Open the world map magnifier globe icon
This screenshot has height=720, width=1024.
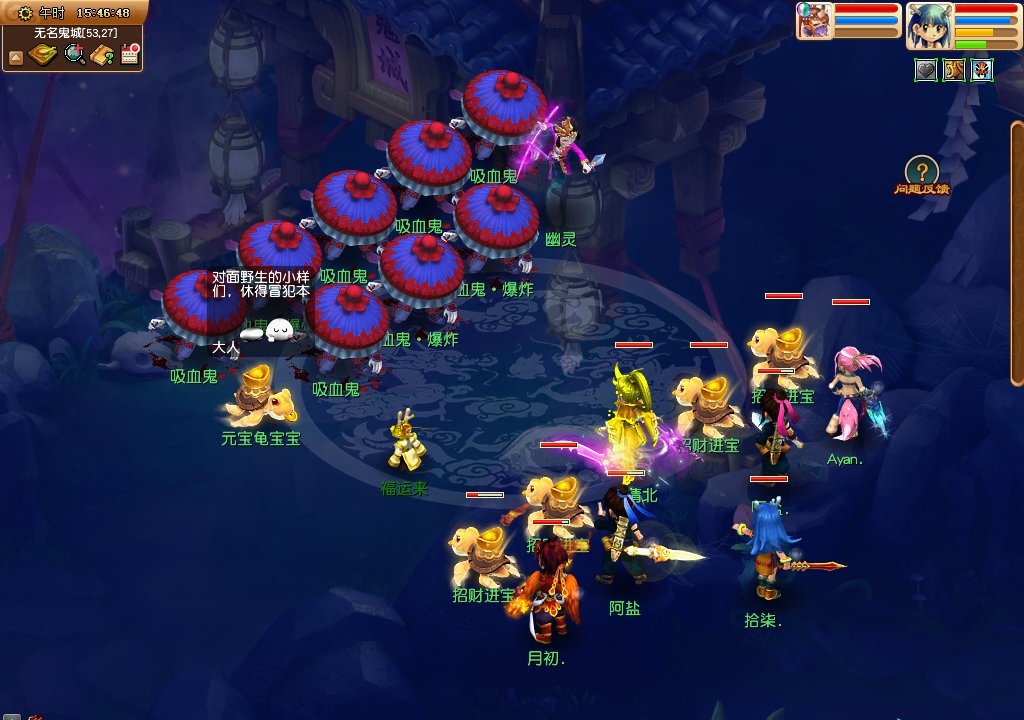74,55
